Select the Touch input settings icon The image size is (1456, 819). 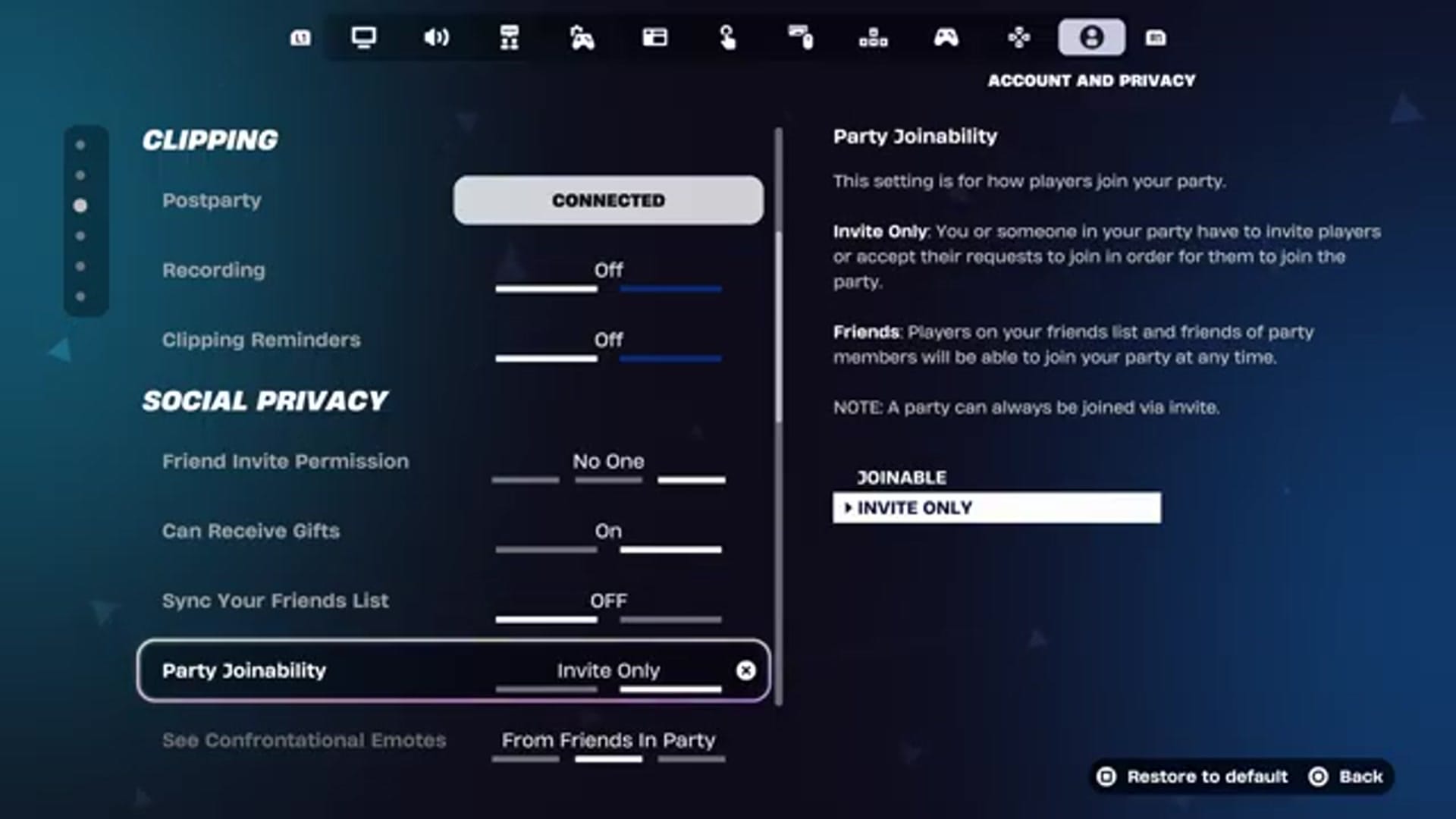728,37
